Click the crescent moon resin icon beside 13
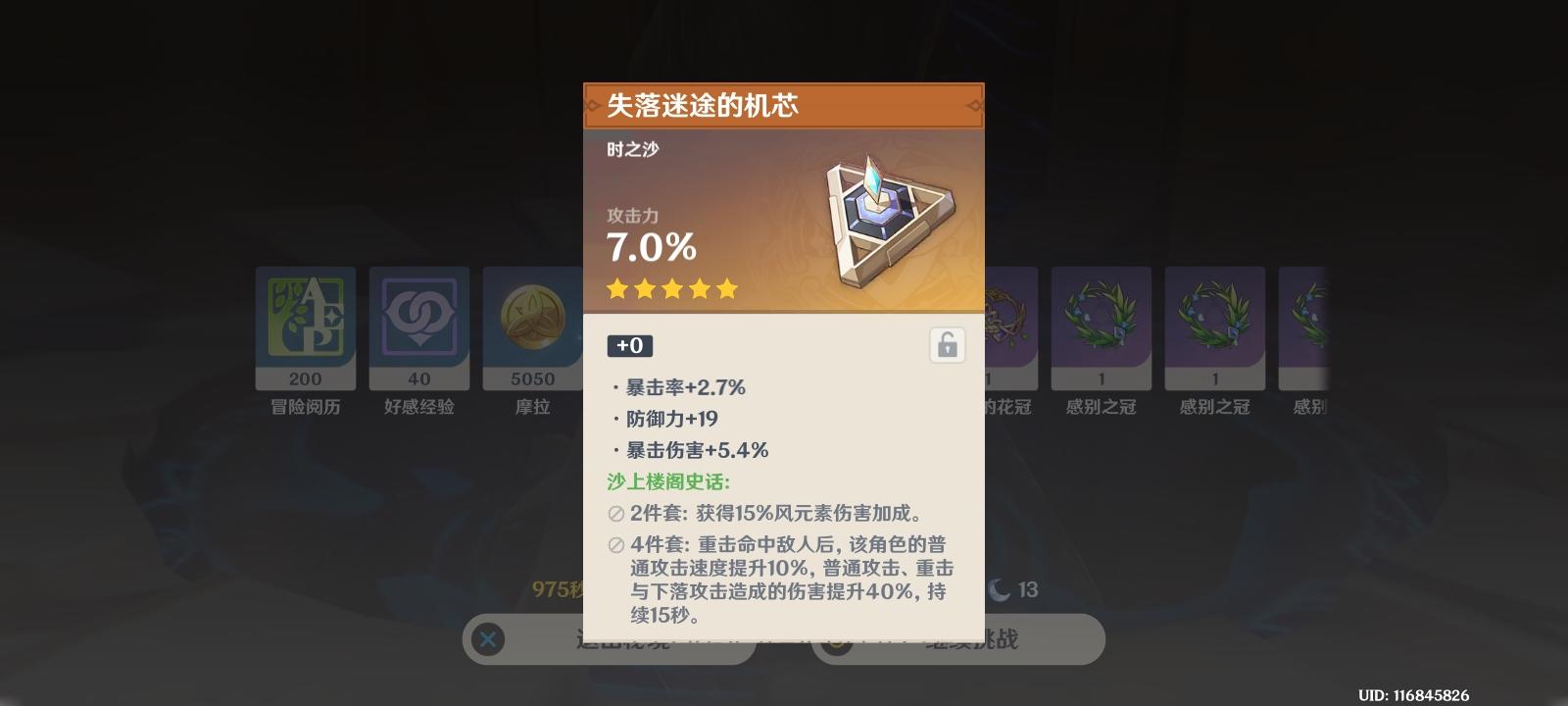The image size is (1568, 706). click(999, 590)
